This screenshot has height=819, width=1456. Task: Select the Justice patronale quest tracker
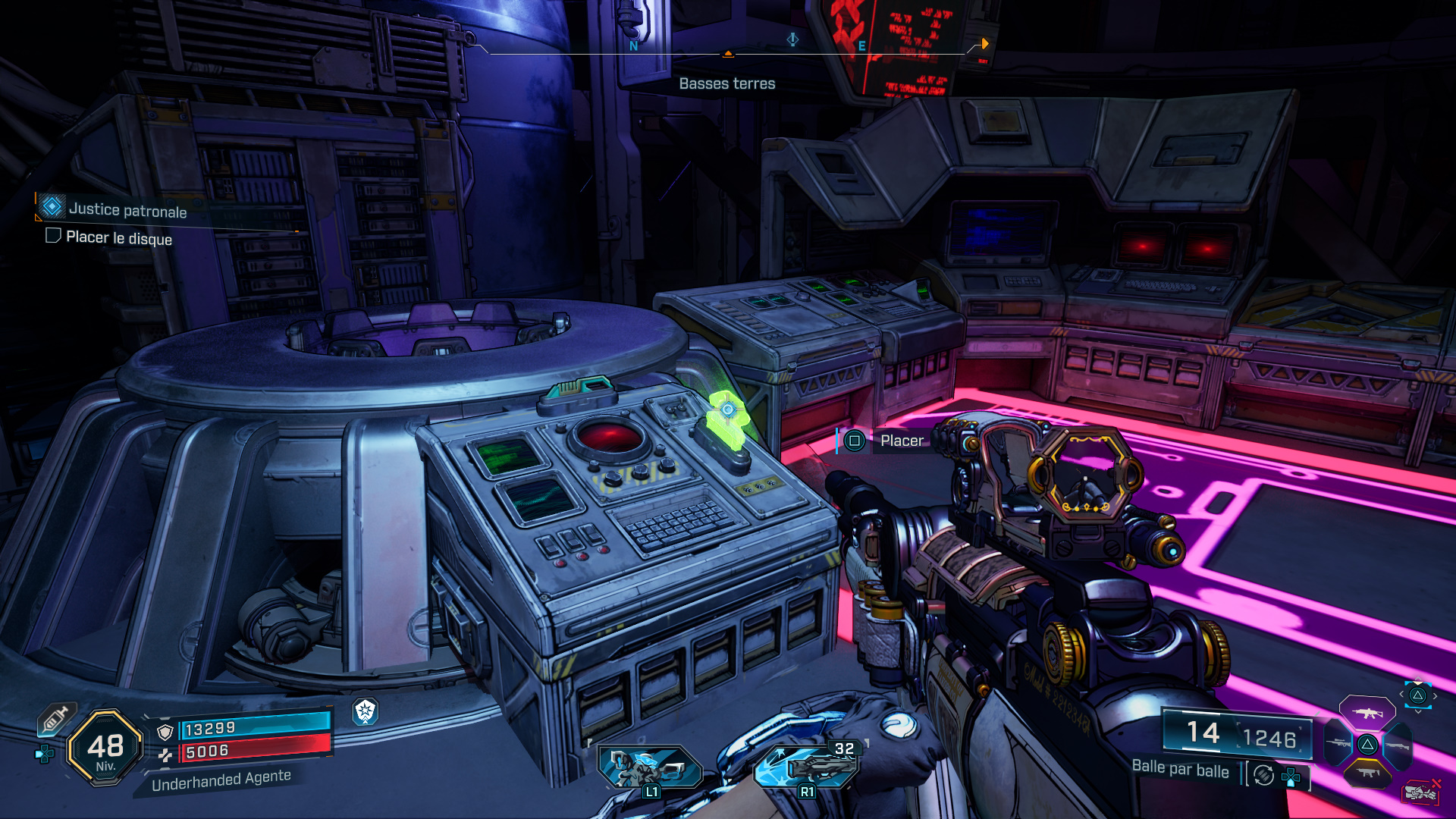pyautogui.click(x=127, y=210)
